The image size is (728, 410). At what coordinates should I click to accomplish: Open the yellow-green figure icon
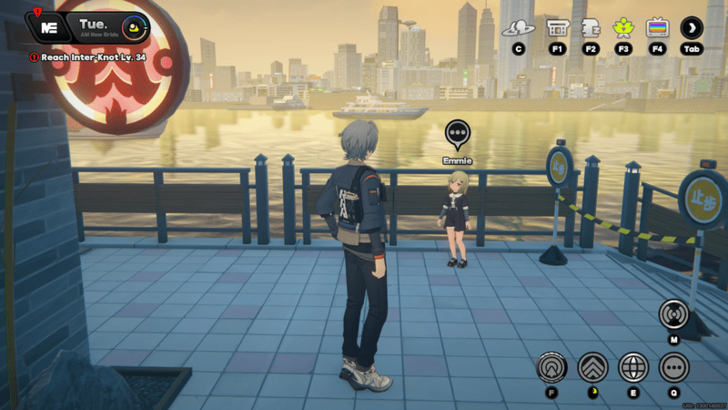click(624, 28)
